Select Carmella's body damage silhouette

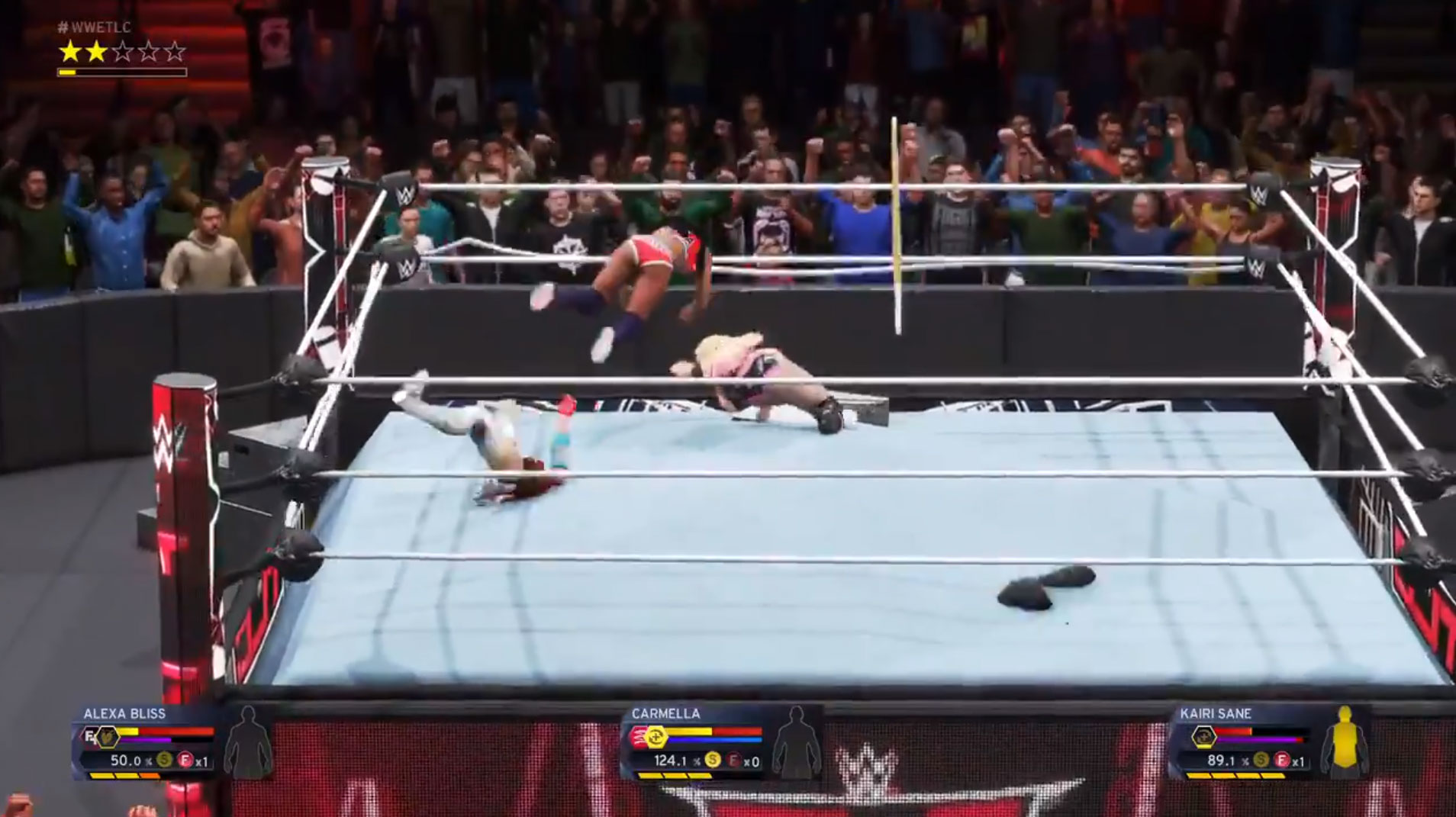795,741
